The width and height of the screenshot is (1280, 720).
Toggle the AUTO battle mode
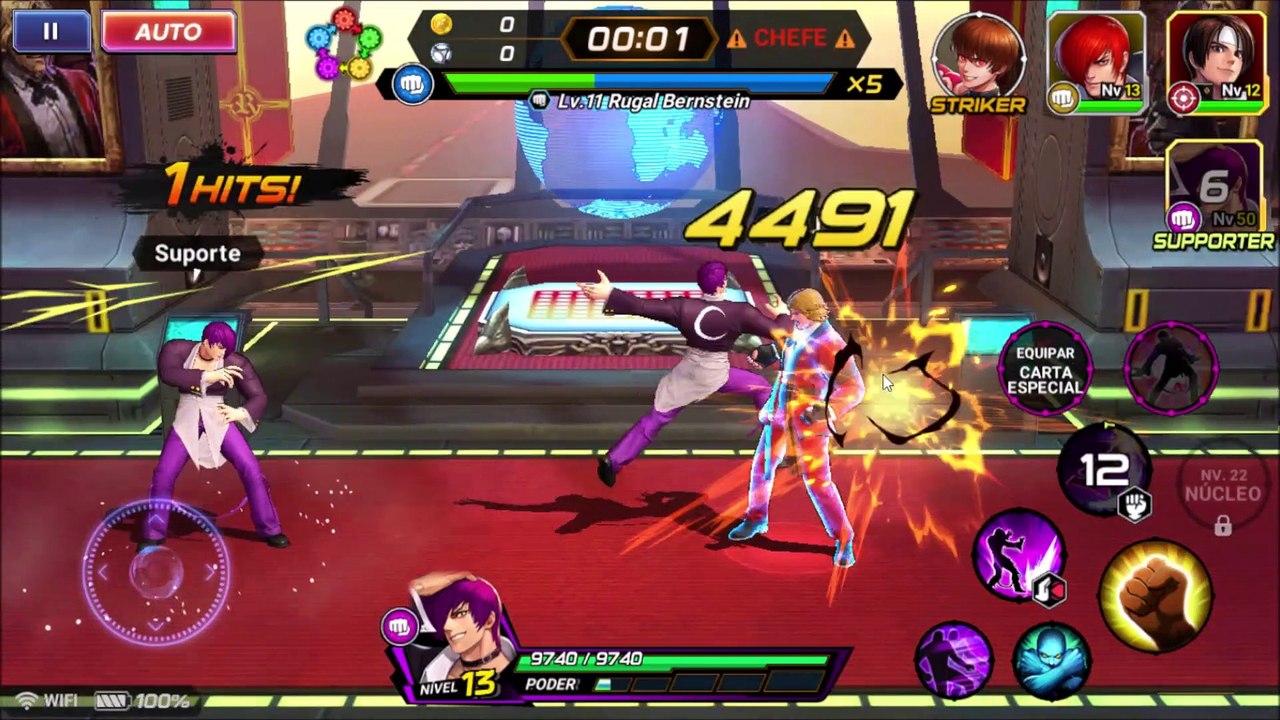tap(168, 32)
